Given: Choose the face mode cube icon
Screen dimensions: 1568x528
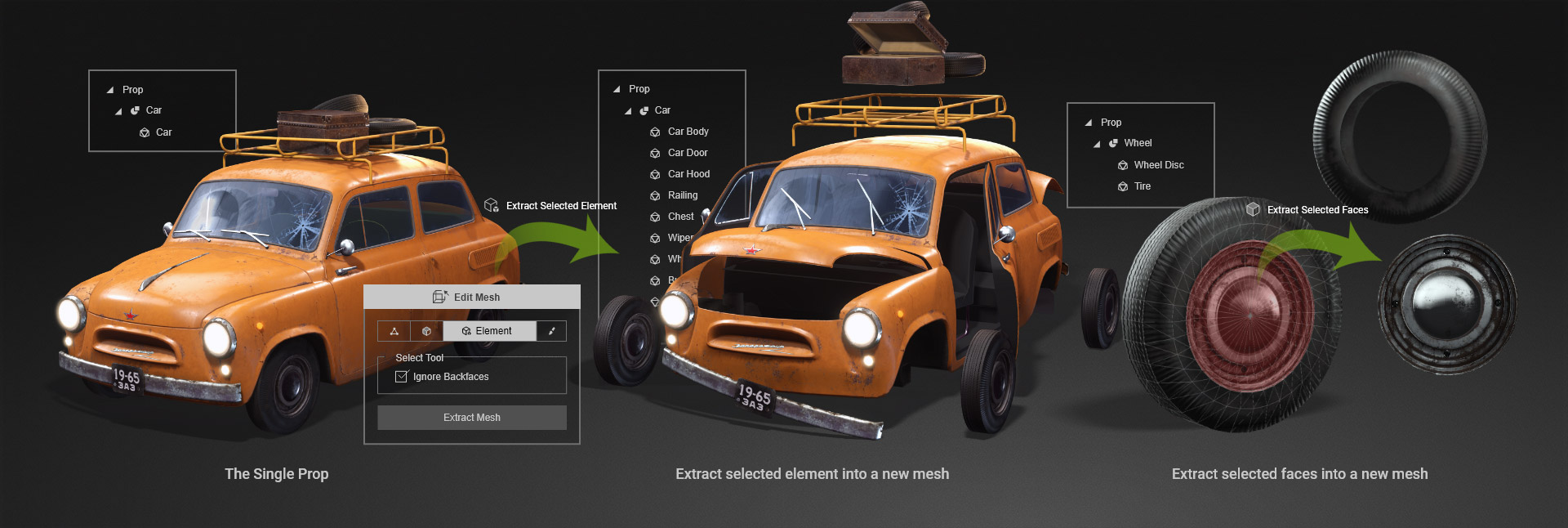Looking at the screenshot, I should point(426,331).
